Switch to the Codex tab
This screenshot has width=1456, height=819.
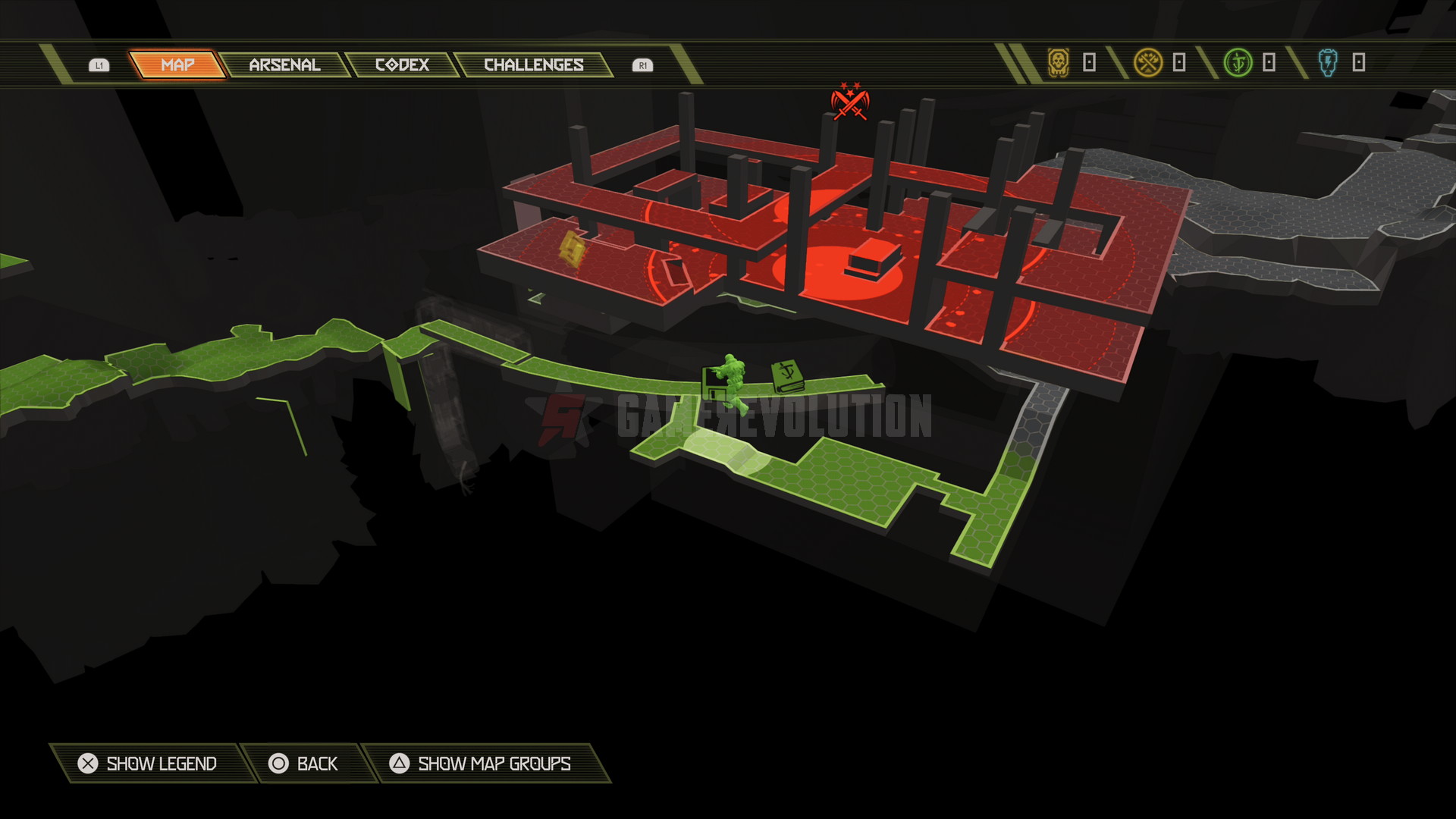click(402, 65)
